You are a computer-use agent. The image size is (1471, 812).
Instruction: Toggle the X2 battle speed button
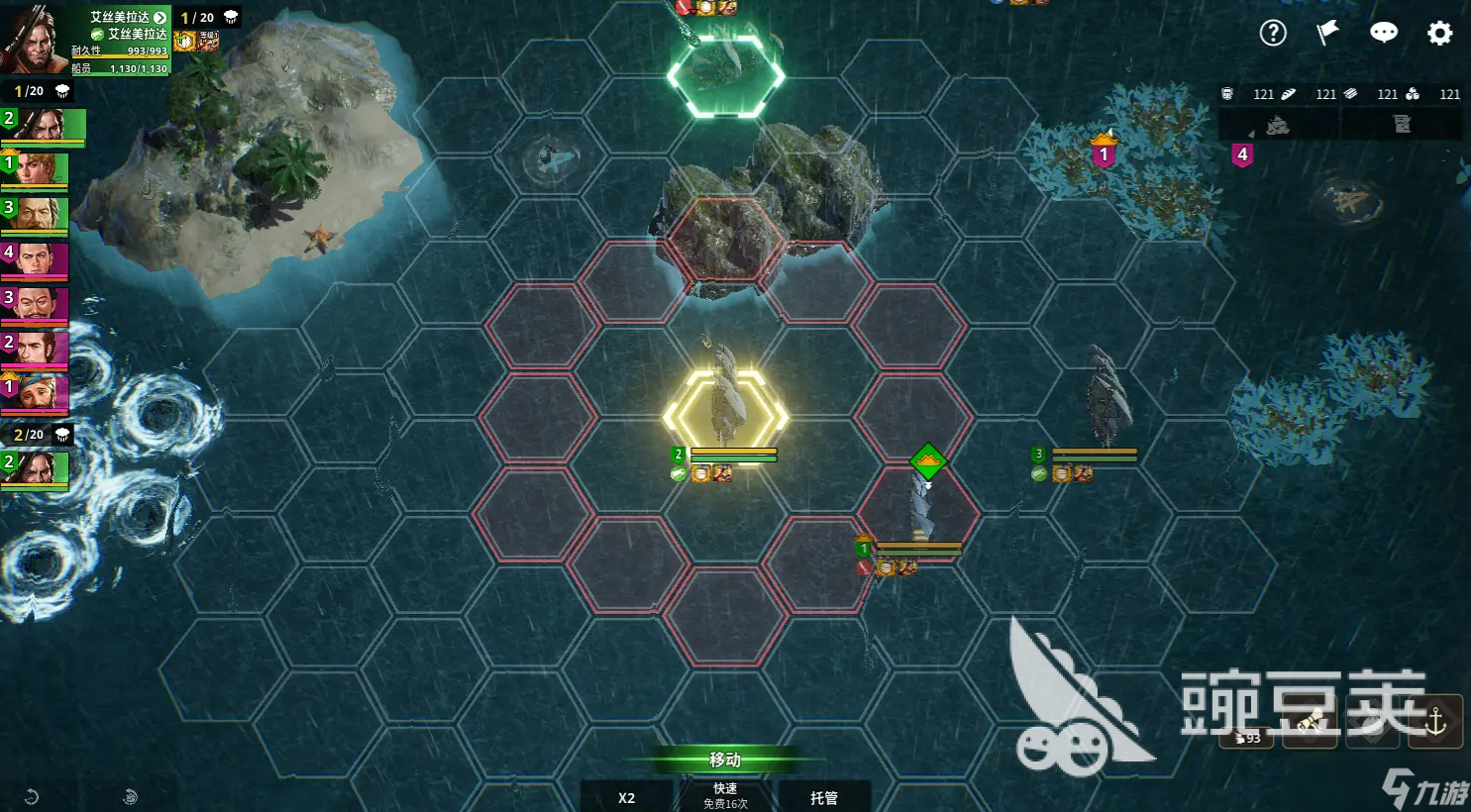tap(626, 797)
